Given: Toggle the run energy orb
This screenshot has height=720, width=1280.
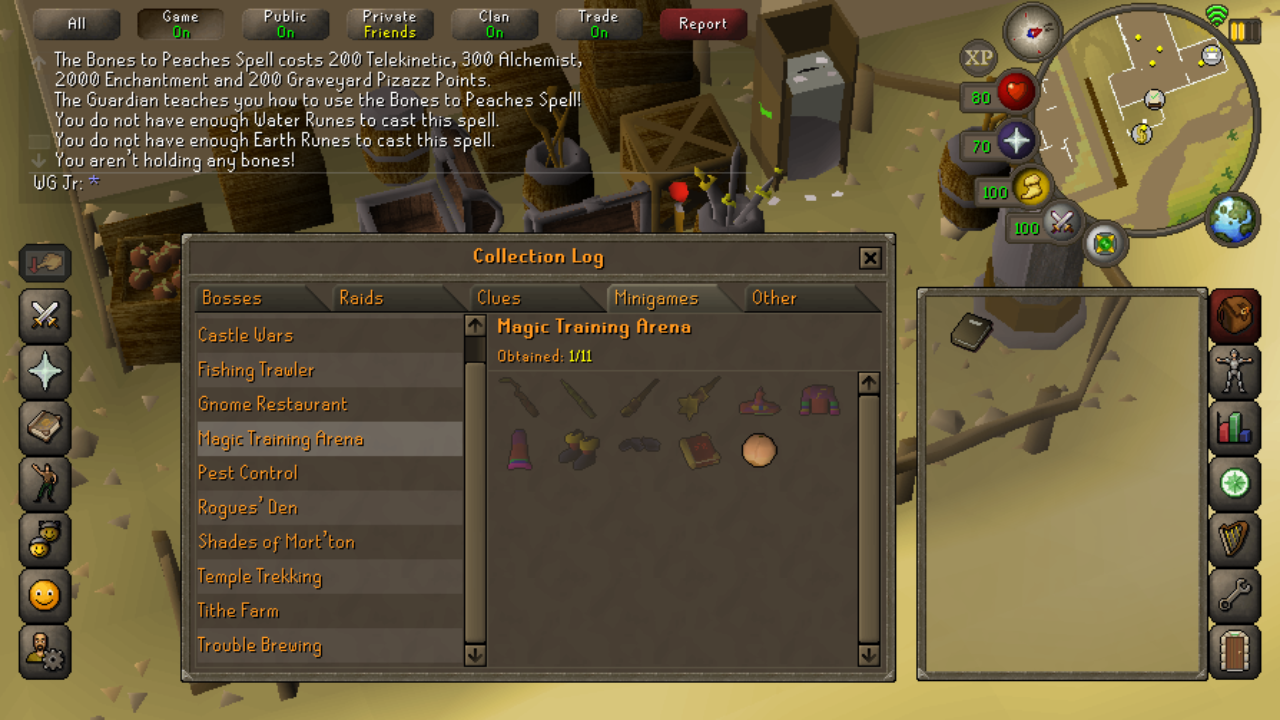Looking at the screenshot, I should (x=1031, y=187).
